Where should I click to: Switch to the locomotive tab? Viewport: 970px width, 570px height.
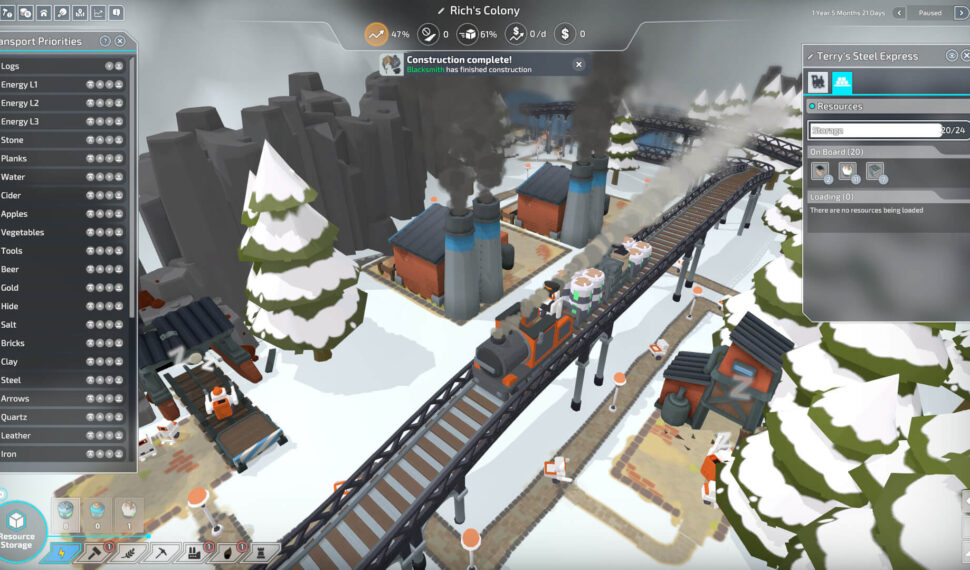818,82
